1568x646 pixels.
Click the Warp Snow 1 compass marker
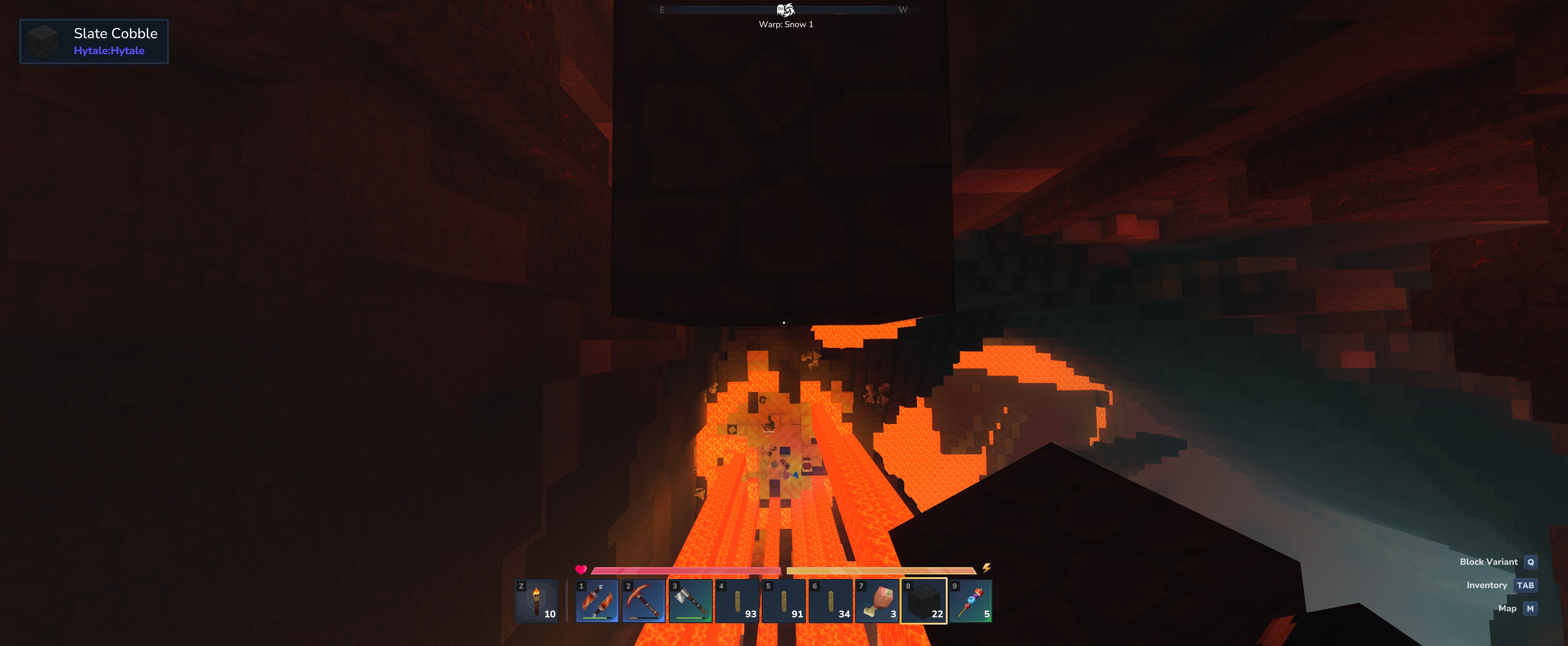[x=785, y=10]
